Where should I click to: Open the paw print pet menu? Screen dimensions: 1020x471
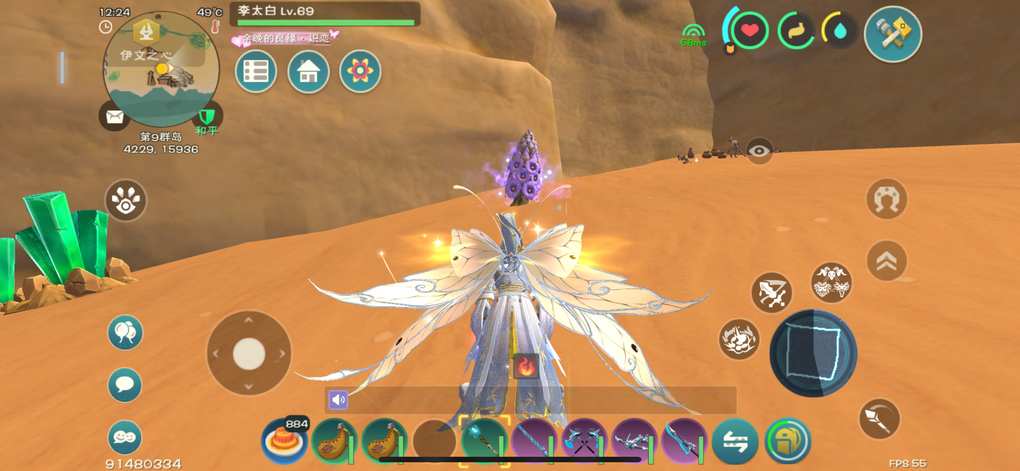coord(126,200)
